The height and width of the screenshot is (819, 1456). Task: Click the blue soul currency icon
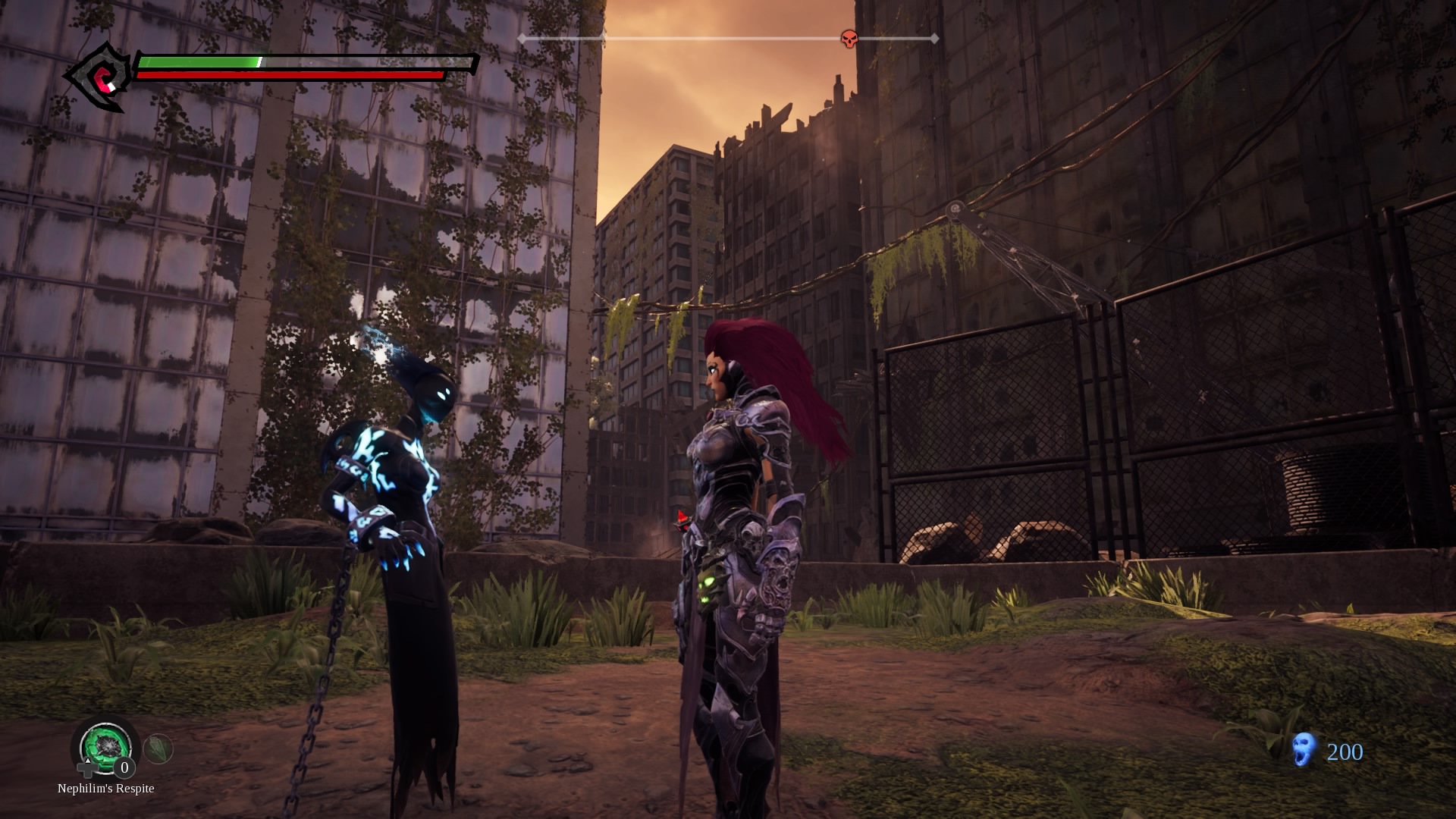coord(1304,749)
